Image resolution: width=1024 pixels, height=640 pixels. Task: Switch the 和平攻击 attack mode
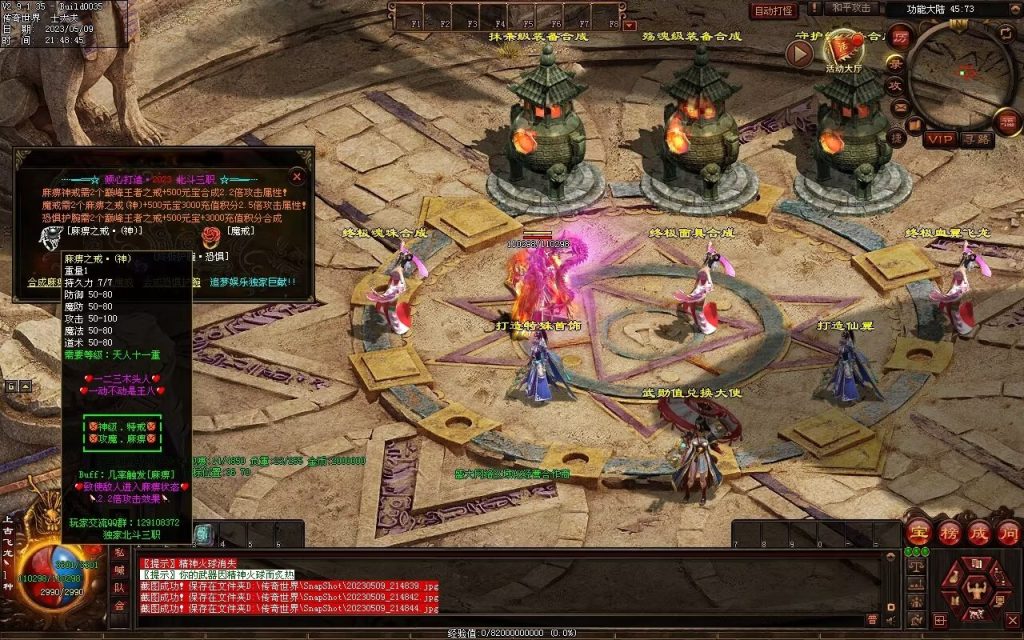pos(851,9)
